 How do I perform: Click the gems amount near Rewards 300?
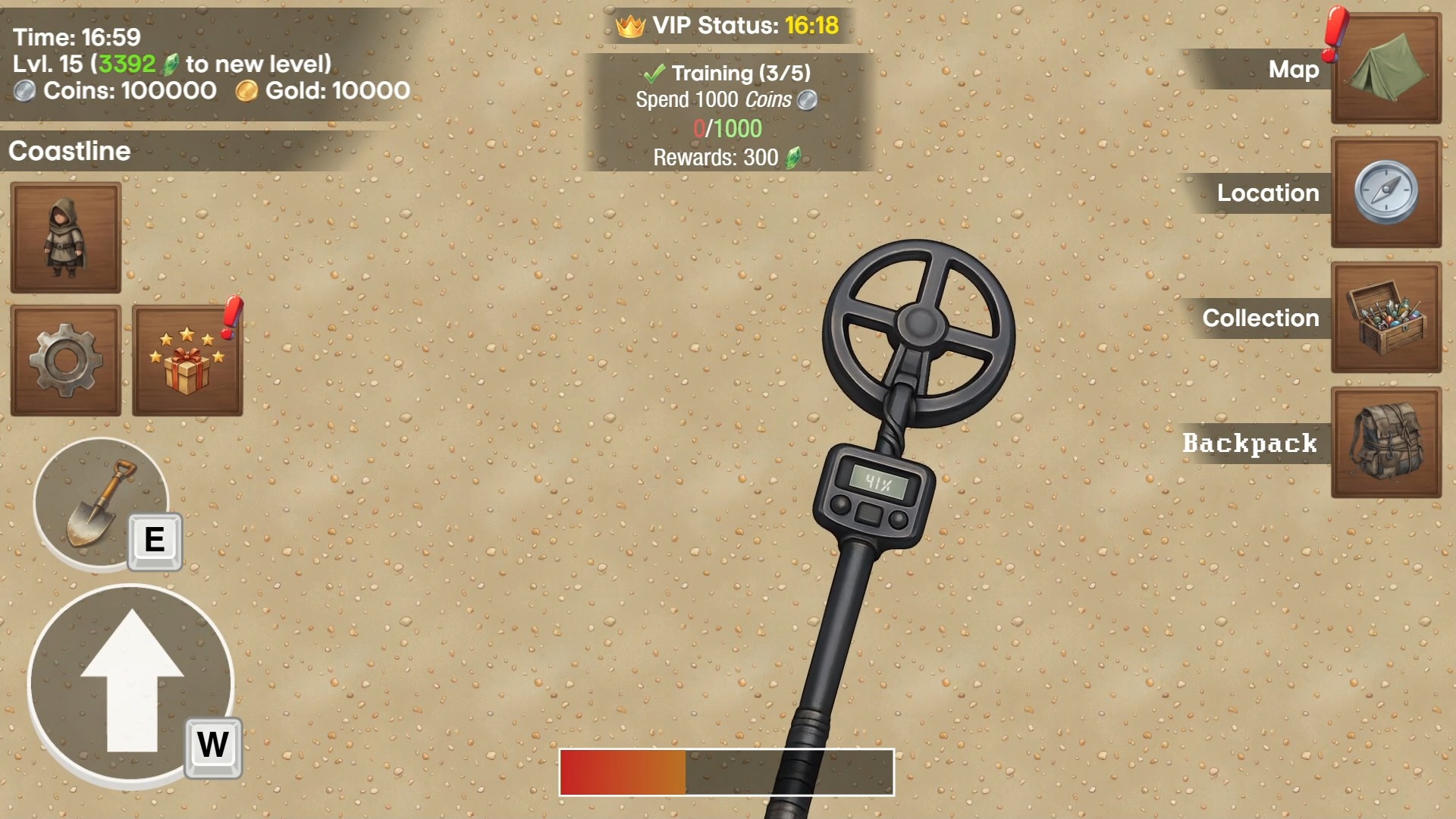[795, 158]
